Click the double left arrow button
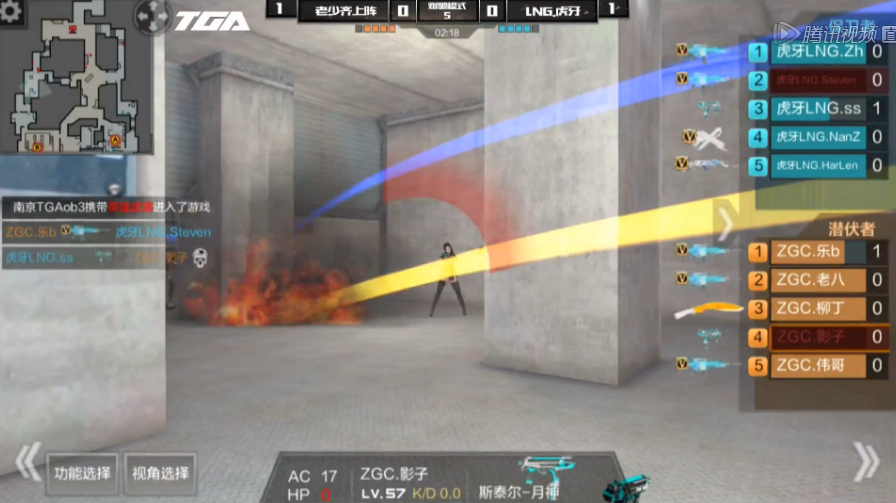This screenshot has width=896, height=503. (25, 463)
